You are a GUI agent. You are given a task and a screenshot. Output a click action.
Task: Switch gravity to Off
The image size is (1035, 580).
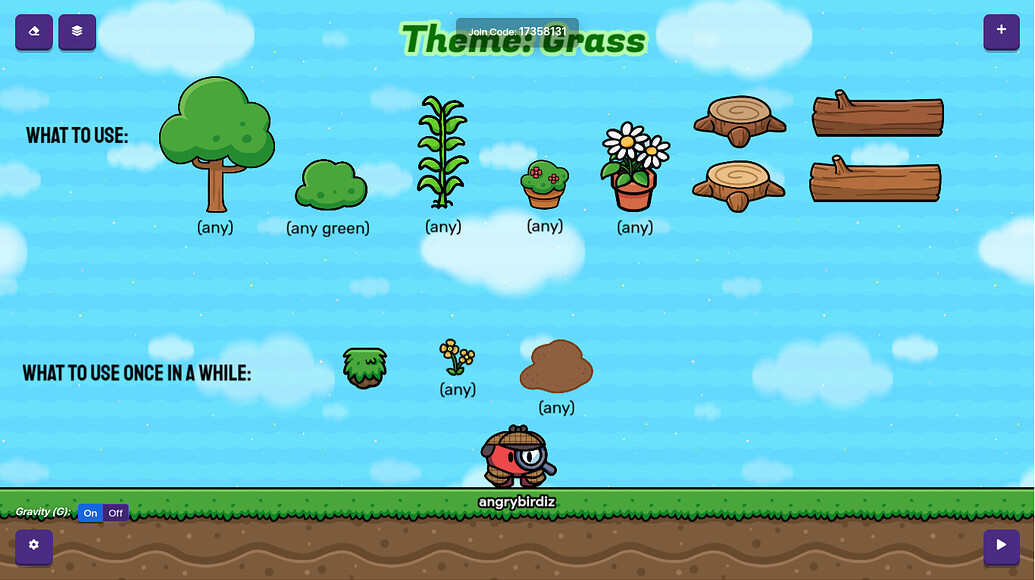click(116, 513)
